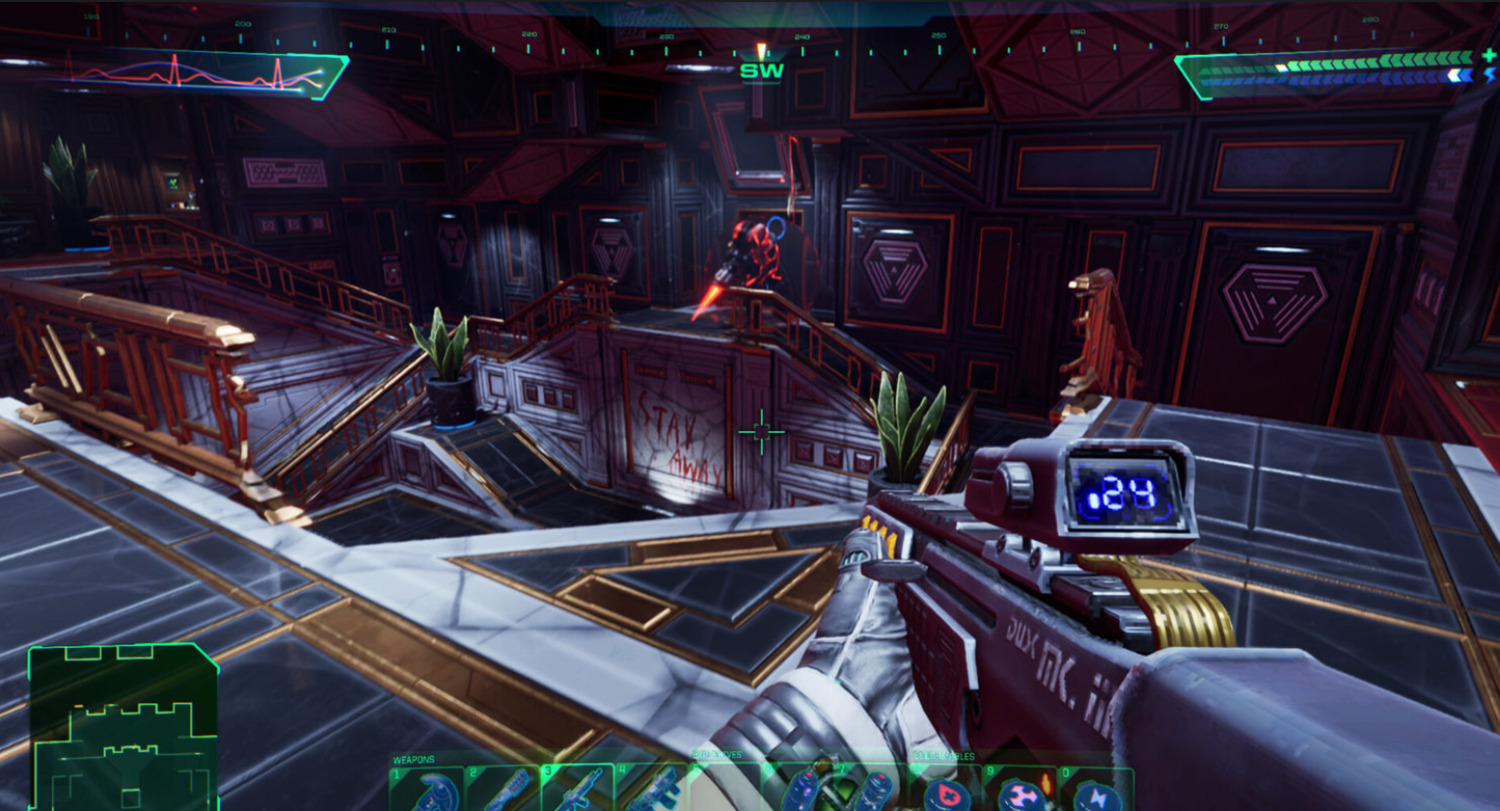Screen dimensions: 1500x811
Task: Use the cross-marked consumable in slot 9
Action: [1022, 791]
